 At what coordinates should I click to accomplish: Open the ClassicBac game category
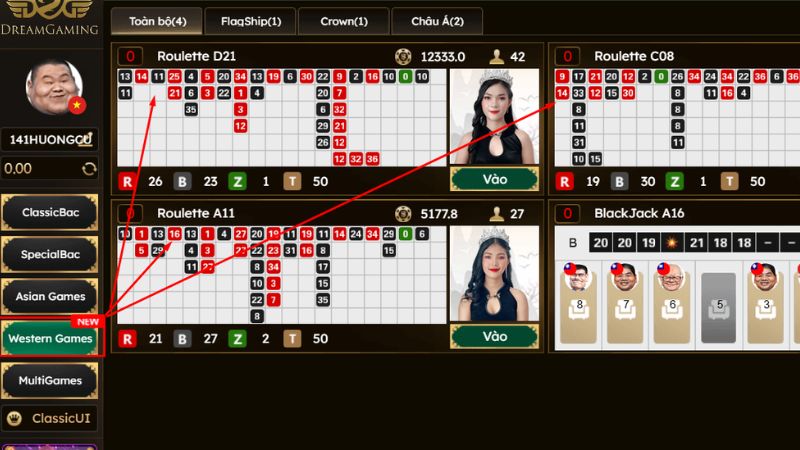[x=49, y=212]
